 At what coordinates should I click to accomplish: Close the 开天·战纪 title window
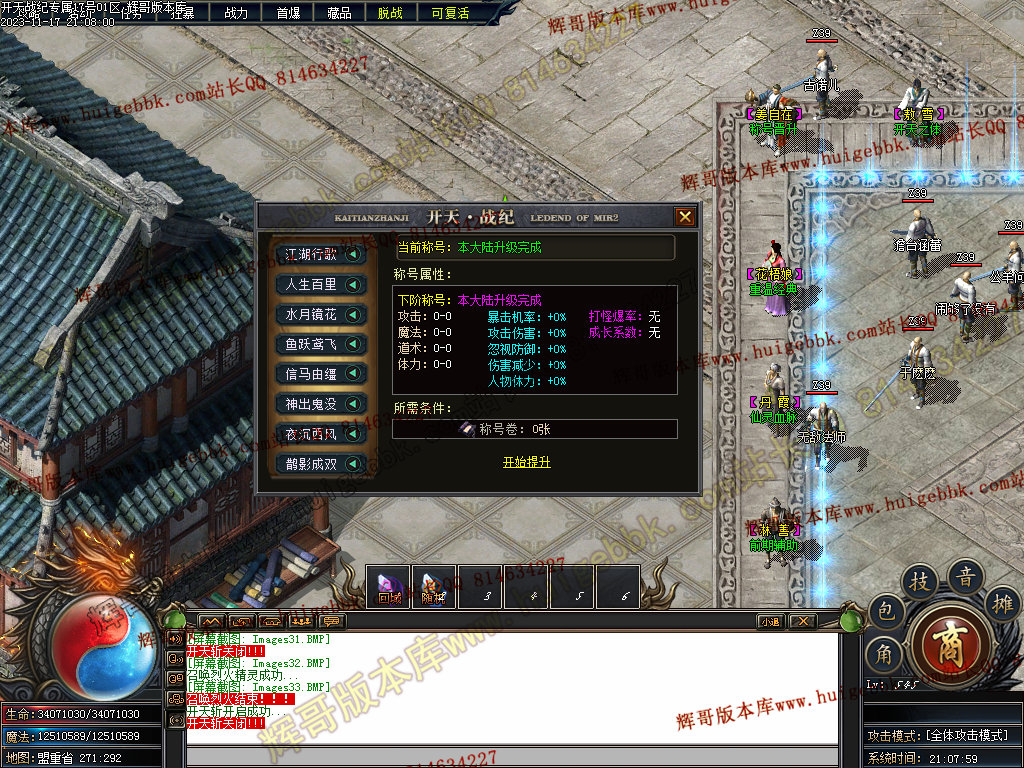[x=684, y=217]
